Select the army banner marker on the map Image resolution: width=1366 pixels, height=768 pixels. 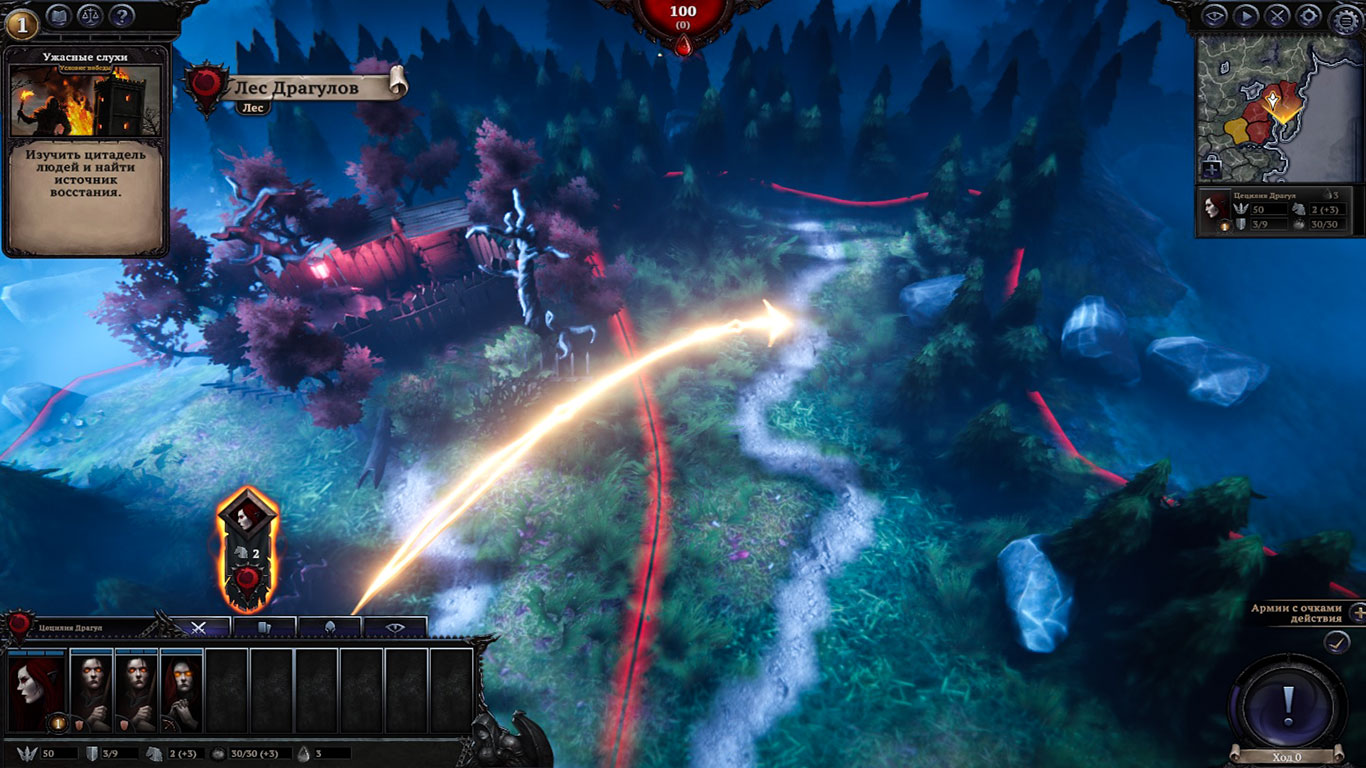coord(247,550)
